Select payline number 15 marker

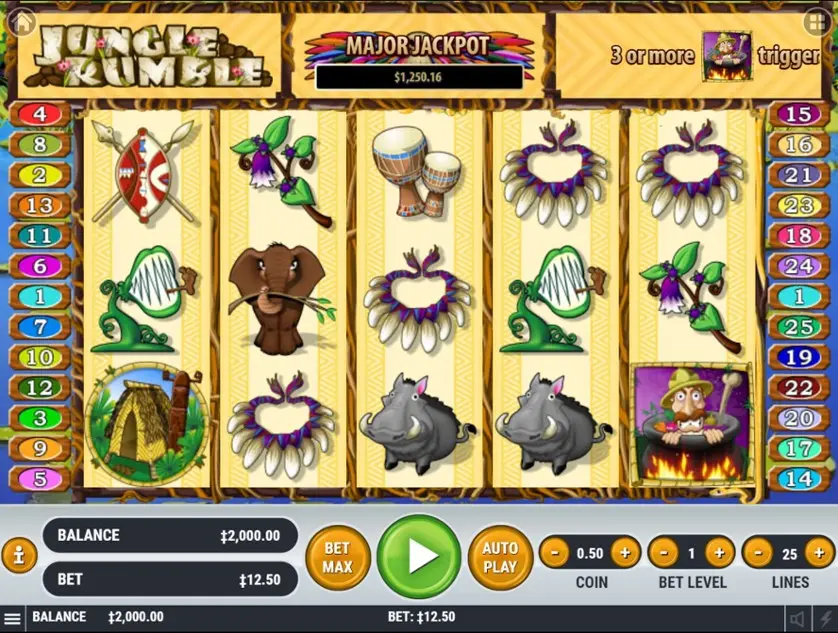[x=797, y=114]
